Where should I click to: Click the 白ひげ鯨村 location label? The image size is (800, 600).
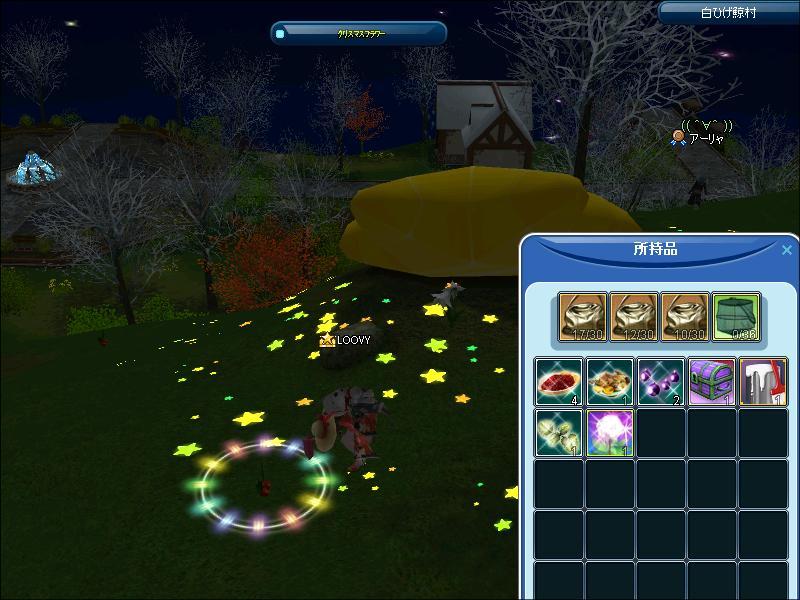point(728,13)
